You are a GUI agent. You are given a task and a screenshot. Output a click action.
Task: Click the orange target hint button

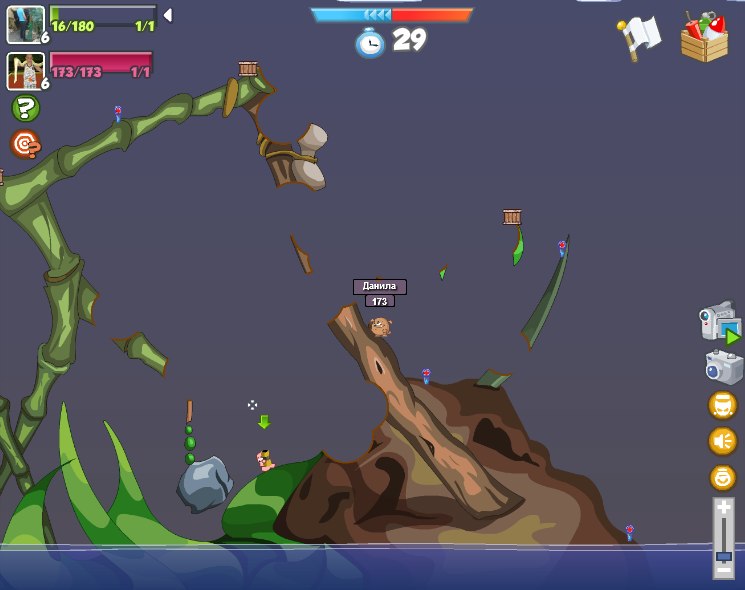25,144
